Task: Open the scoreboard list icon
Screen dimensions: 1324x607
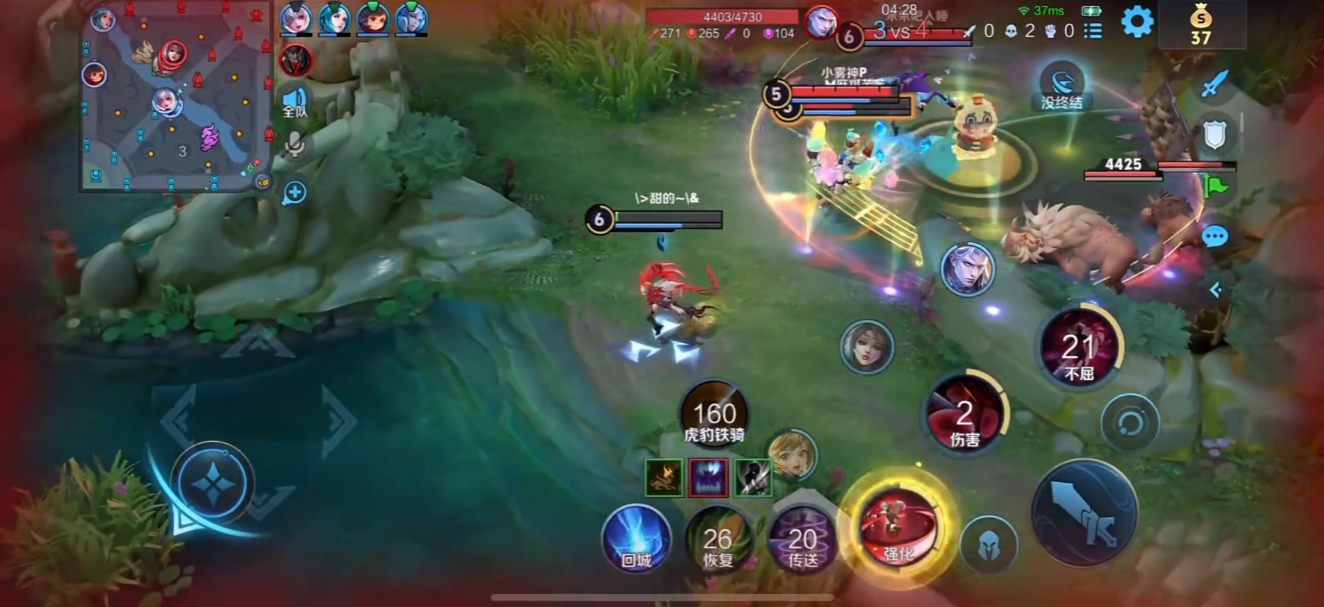Action: tap(1093, 31)
